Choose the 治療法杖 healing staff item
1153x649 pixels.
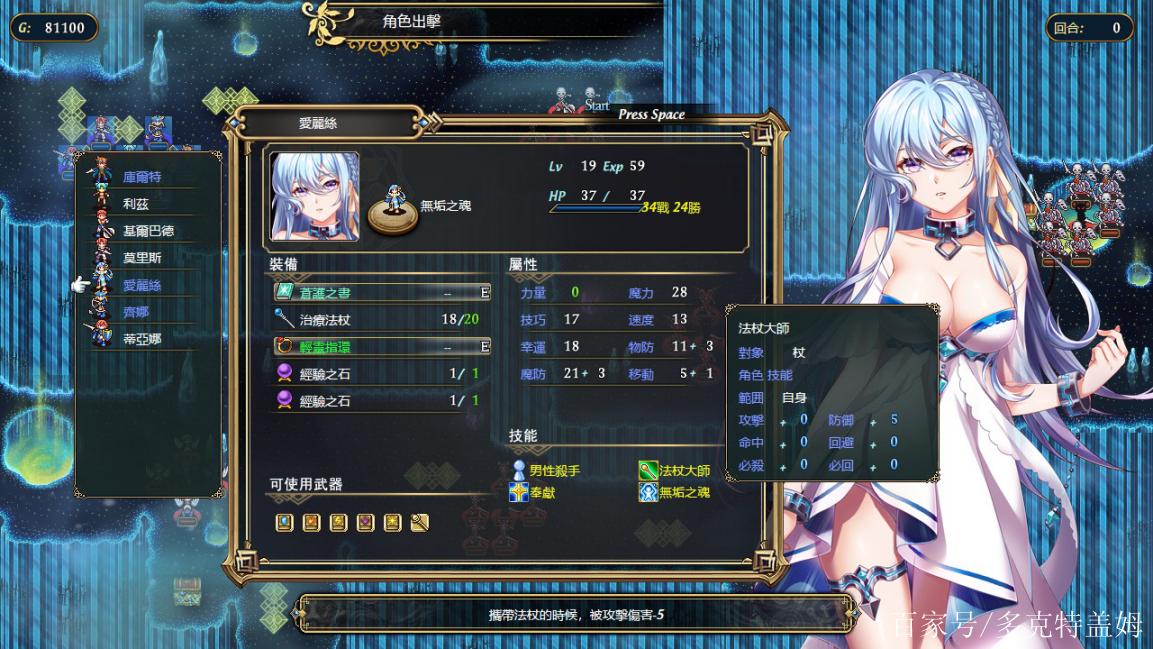(381, 320)
